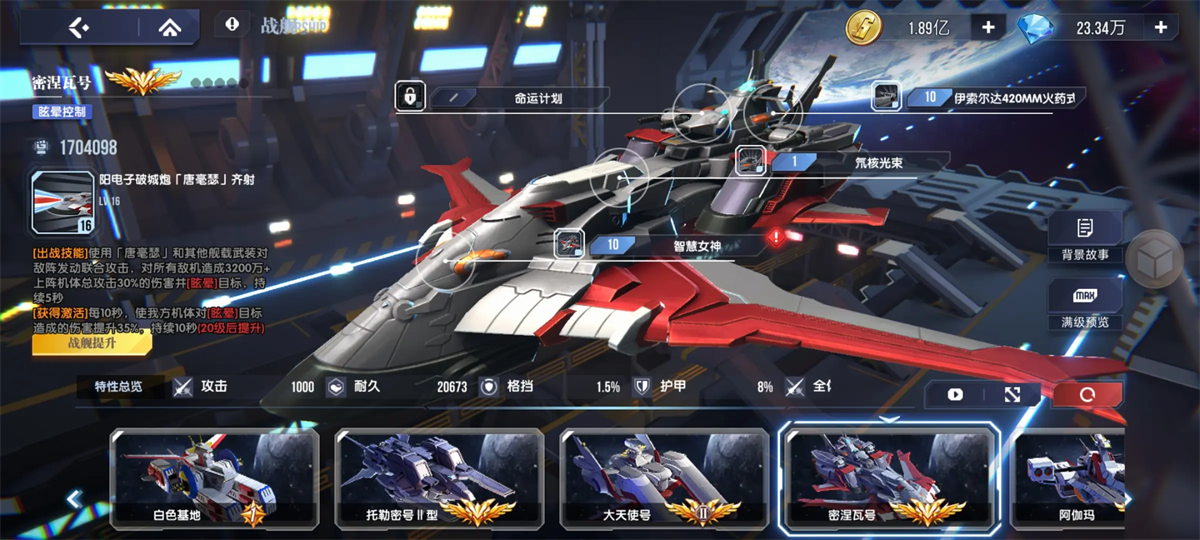Viewport: 1200px width, 540px height.
Task: Choose the 白色基地 ship card
Action: click(215, 480)
